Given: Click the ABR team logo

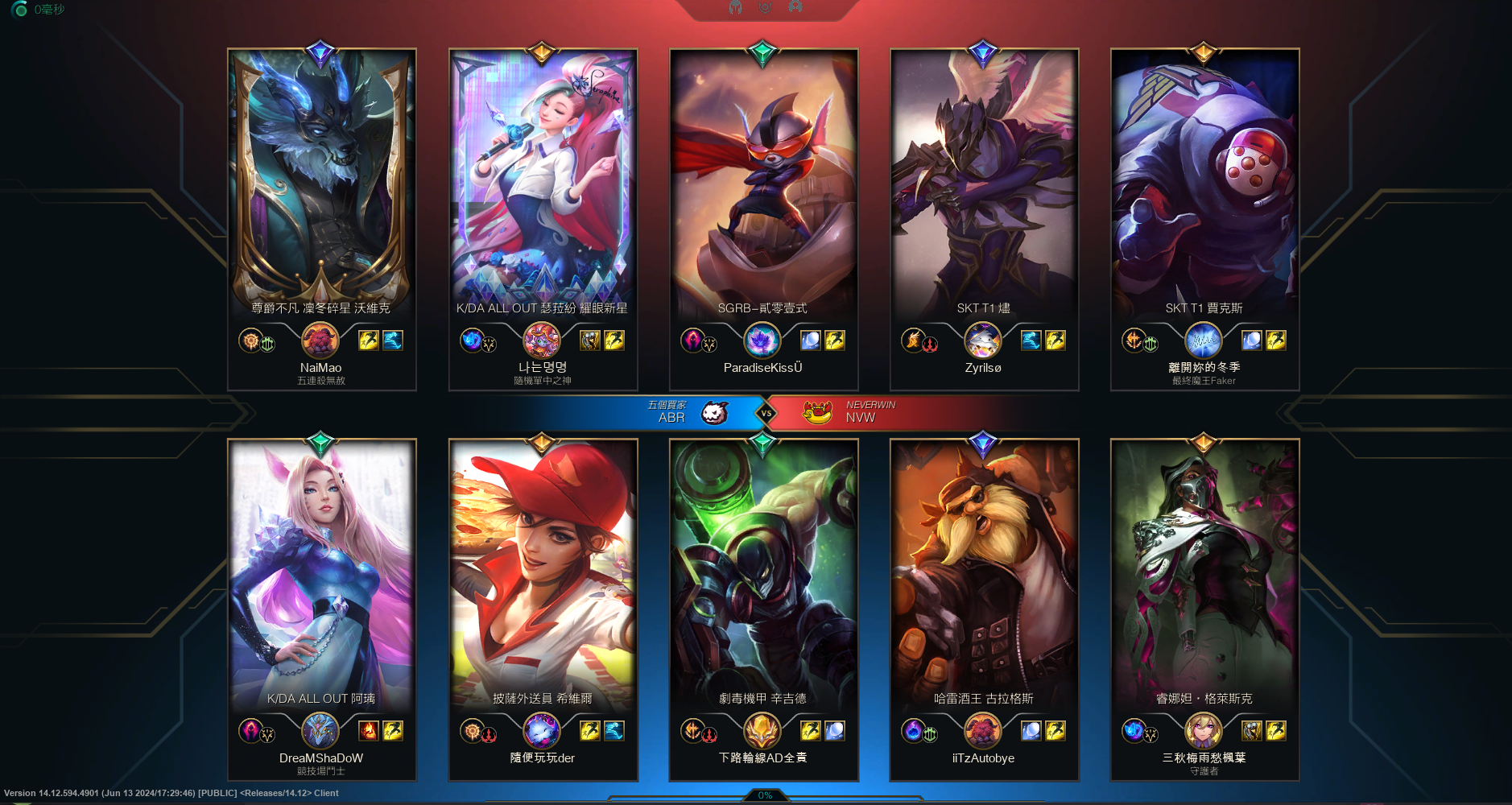Looking at the screenshot, I should [x=714, y=413].
